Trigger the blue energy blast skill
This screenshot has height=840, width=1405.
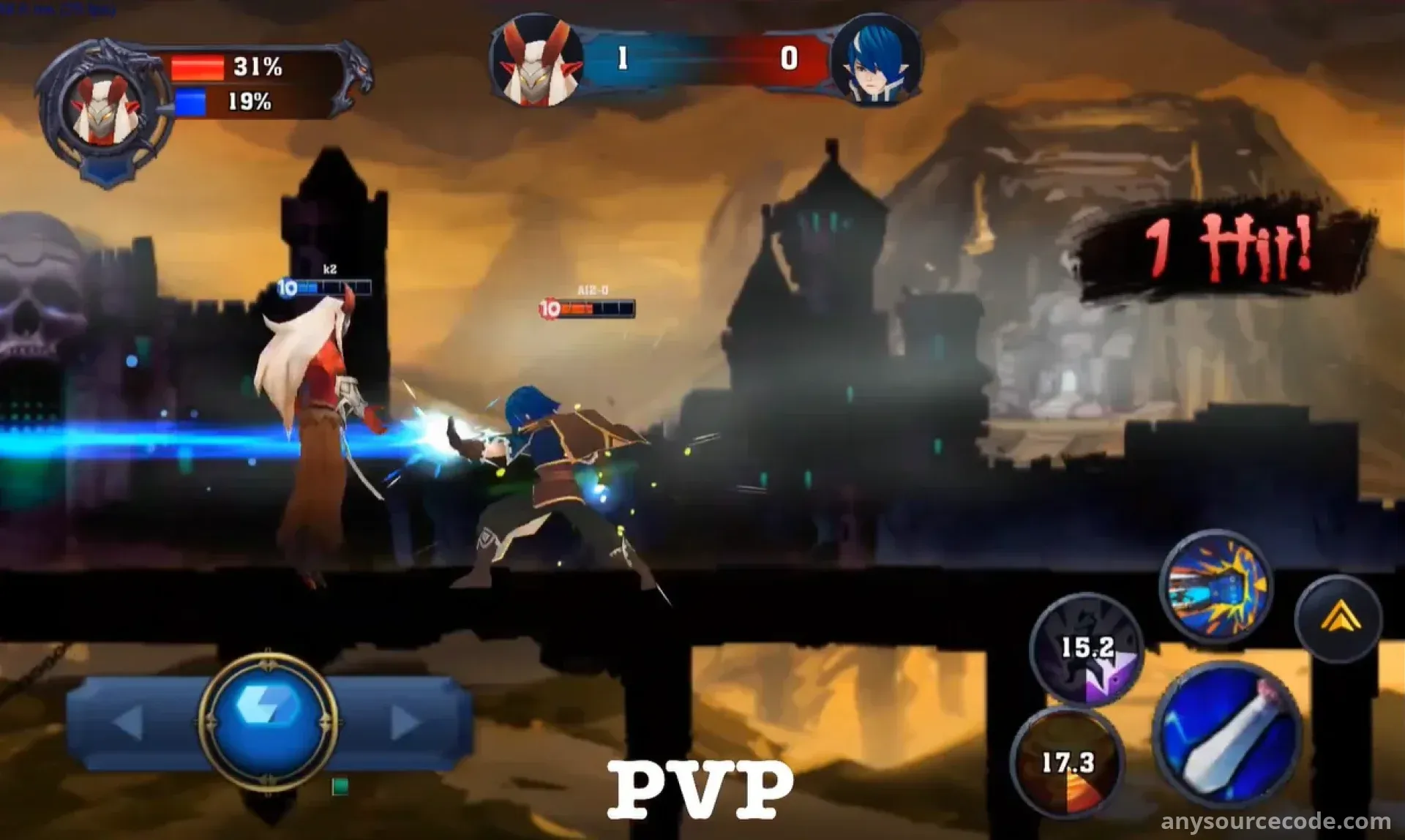(x=1216, y=586)
